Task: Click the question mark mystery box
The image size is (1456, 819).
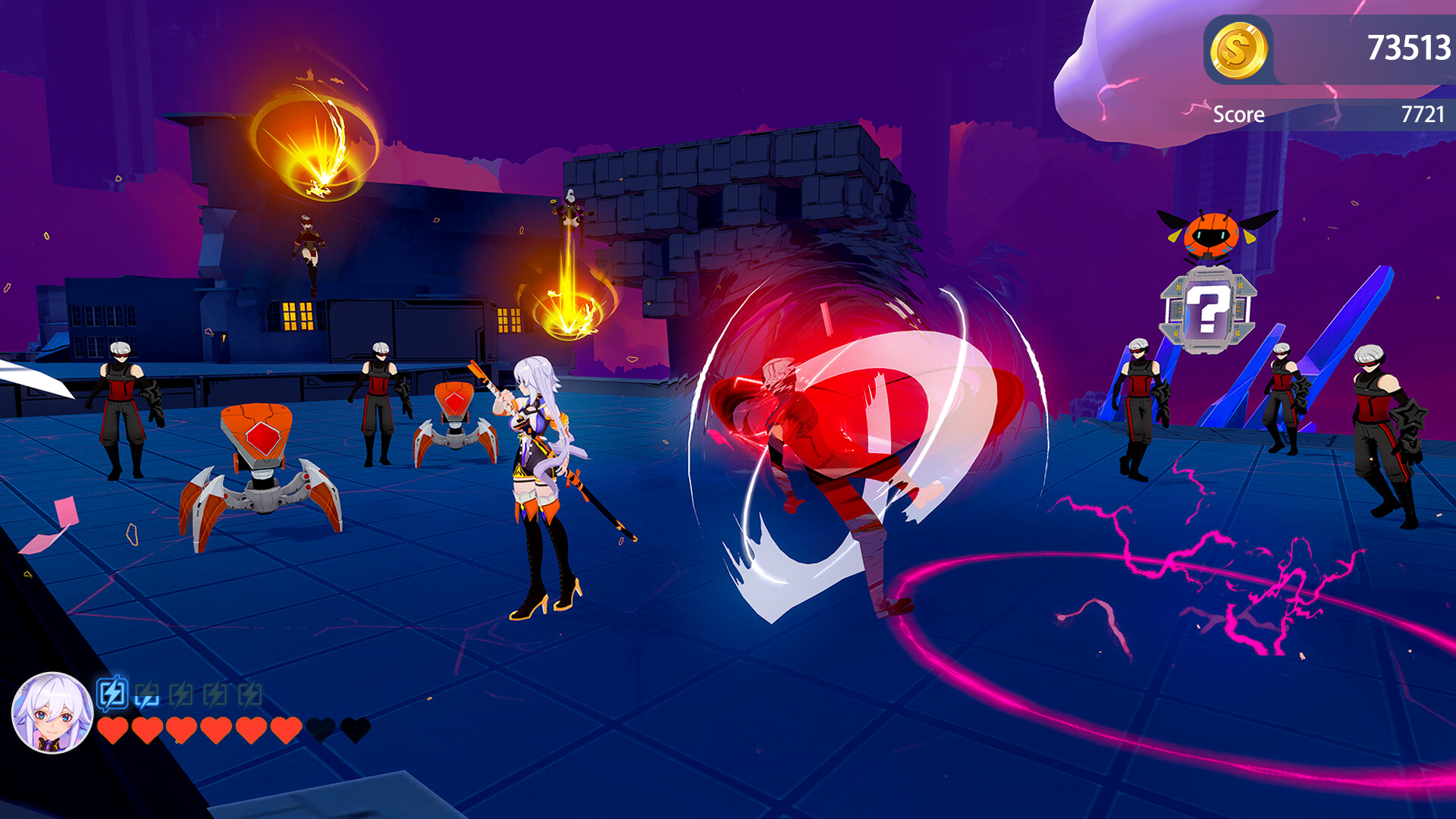Action: (1209, 312)
